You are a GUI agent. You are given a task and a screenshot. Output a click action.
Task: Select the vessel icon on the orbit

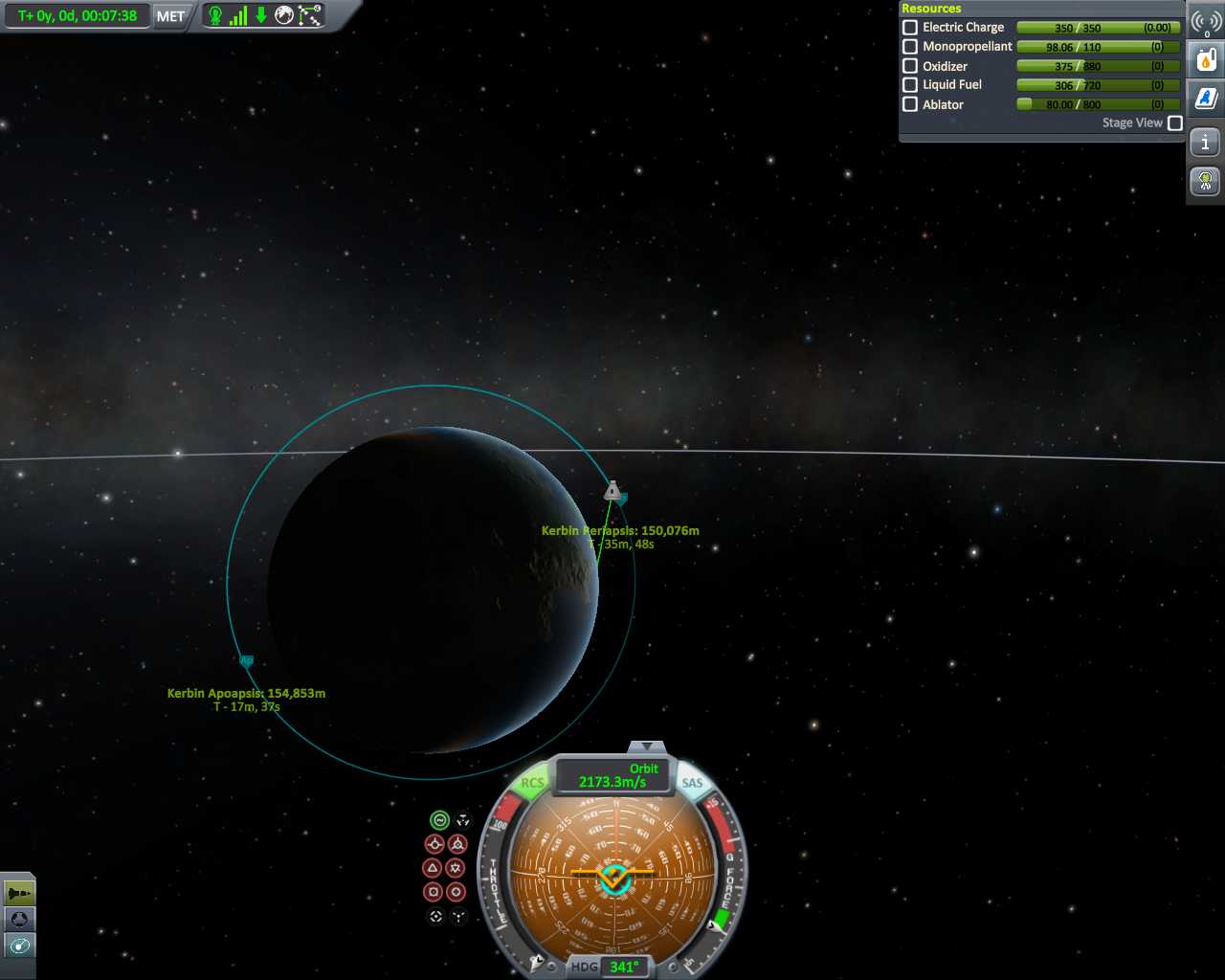(x=612, y=492)
